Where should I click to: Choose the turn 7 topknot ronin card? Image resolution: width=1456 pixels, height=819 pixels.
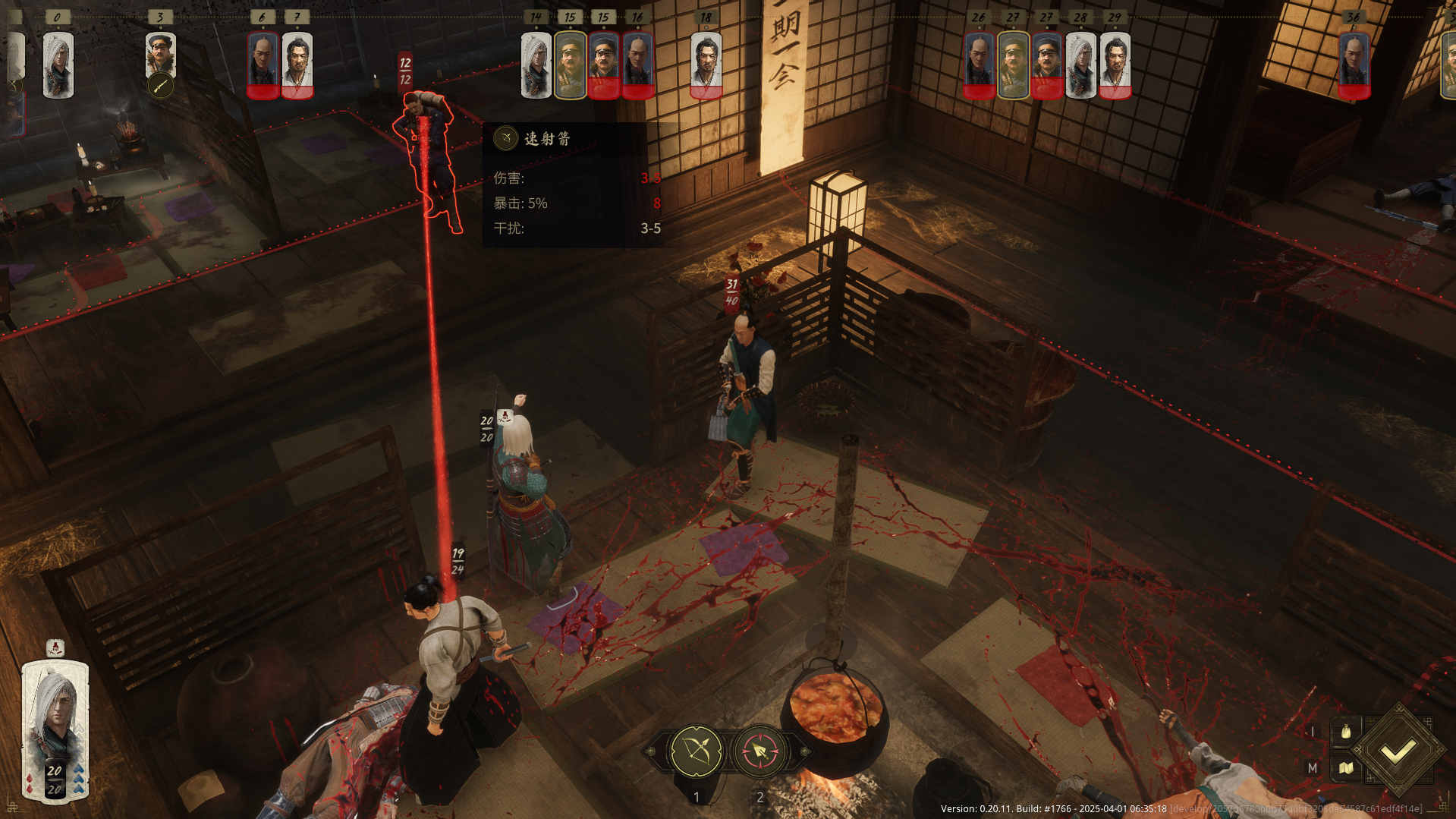[297, 65]
